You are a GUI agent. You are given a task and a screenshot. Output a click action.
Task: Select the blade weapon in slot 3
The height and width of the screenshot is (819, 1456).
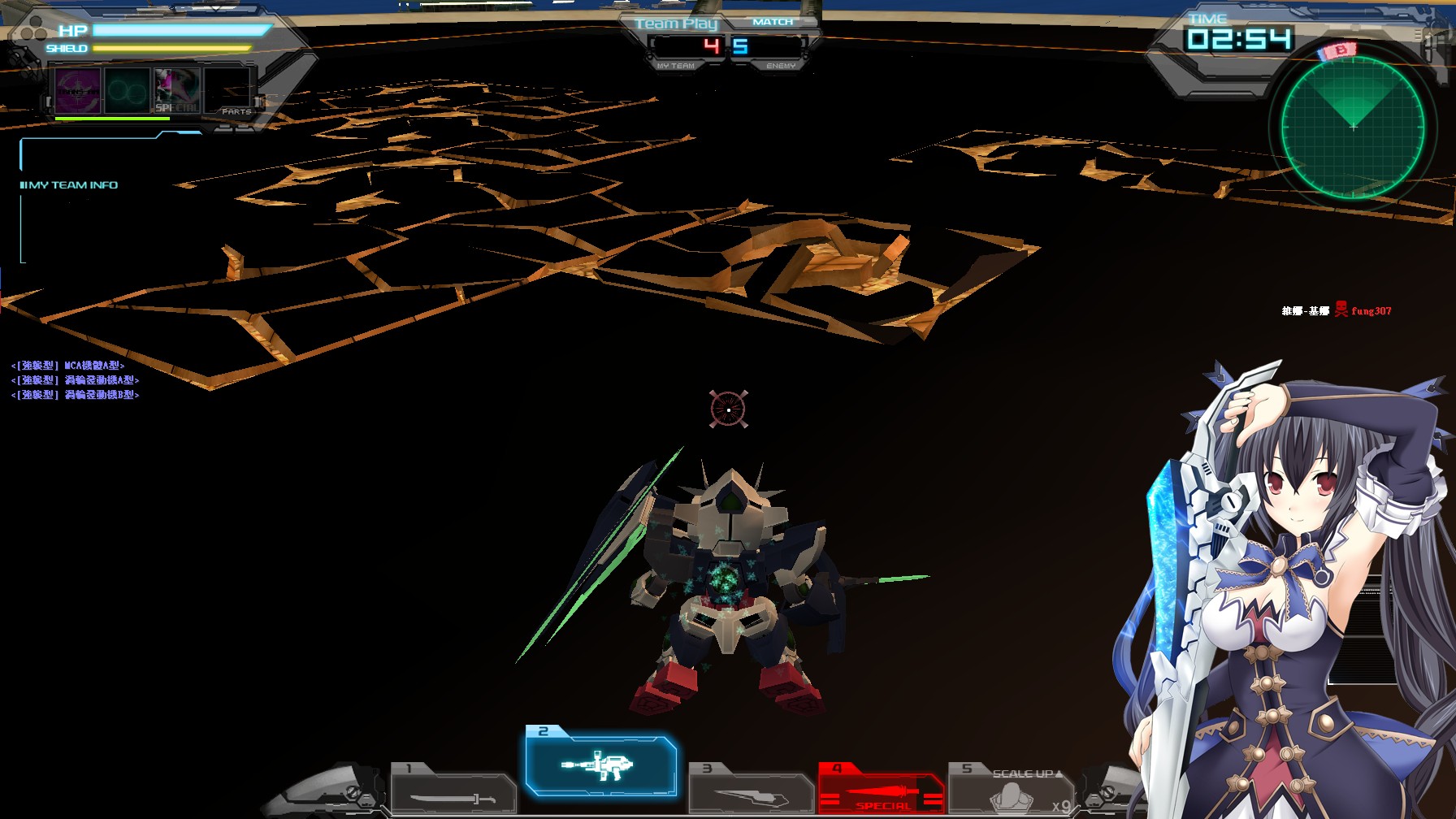click(752, 792)
